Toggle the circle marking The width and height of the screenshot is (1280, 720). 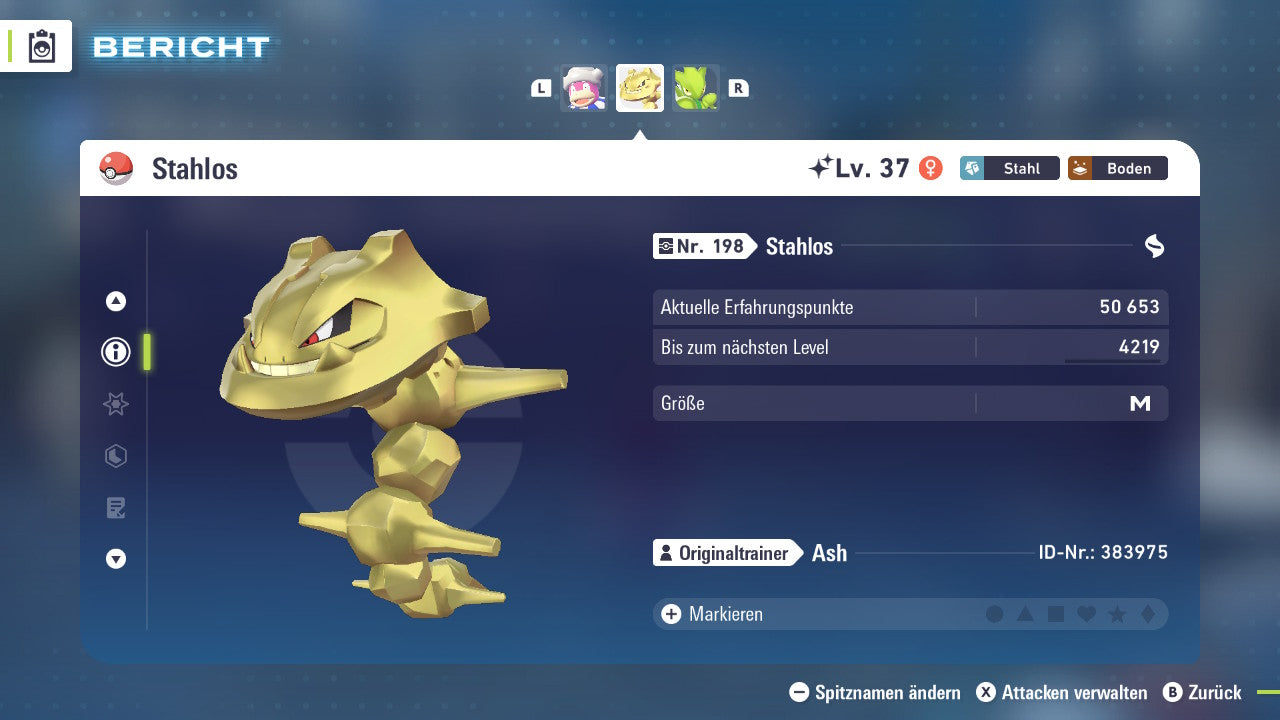pyautogui.click(x=994, y=614)
